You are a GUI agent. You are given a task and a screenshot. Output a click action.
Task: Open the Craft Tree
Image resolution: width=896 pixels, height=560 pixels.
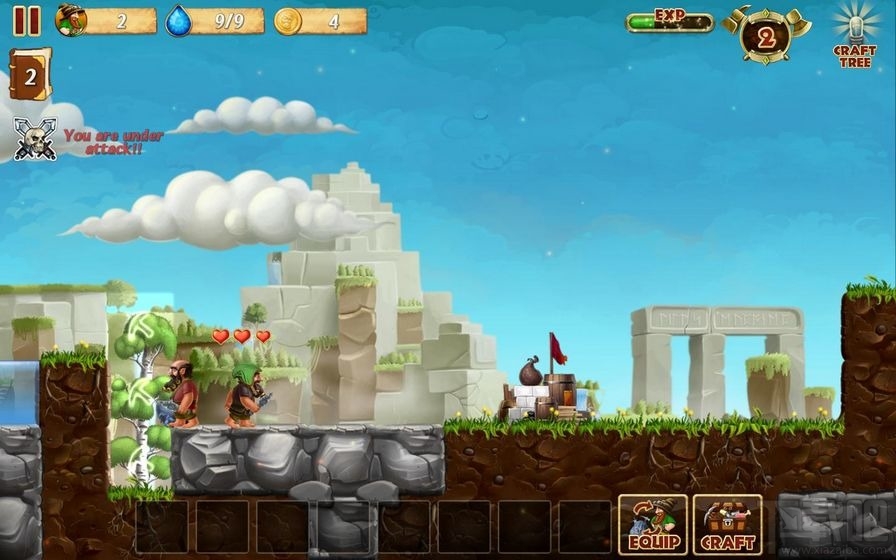tap(854, 35)
